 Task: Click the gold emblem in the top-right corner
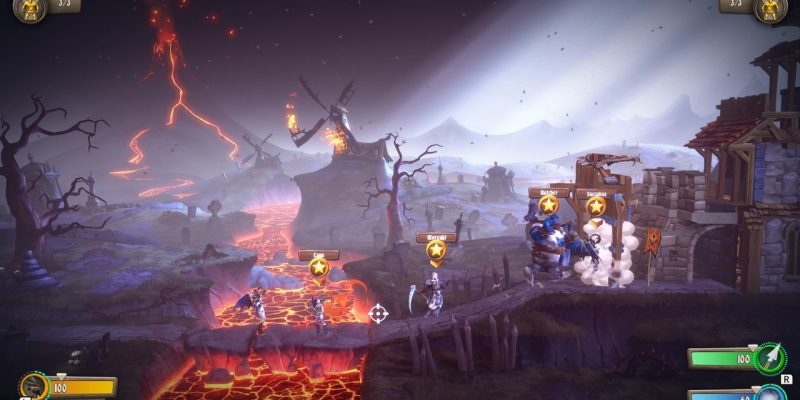(771, 8)
